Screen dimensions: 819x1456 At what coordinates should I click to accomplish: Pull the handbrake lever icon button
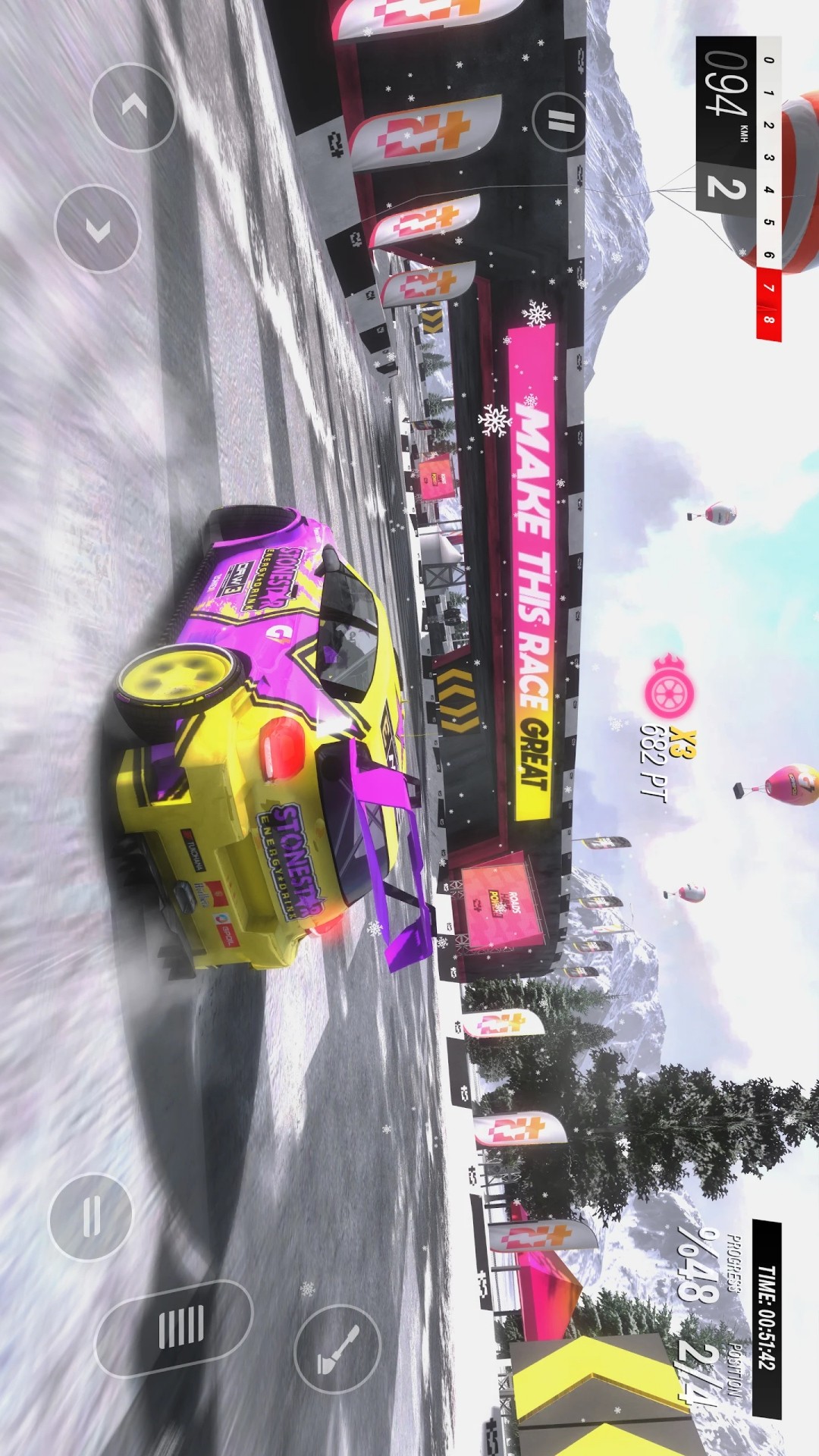[337, 1349]
